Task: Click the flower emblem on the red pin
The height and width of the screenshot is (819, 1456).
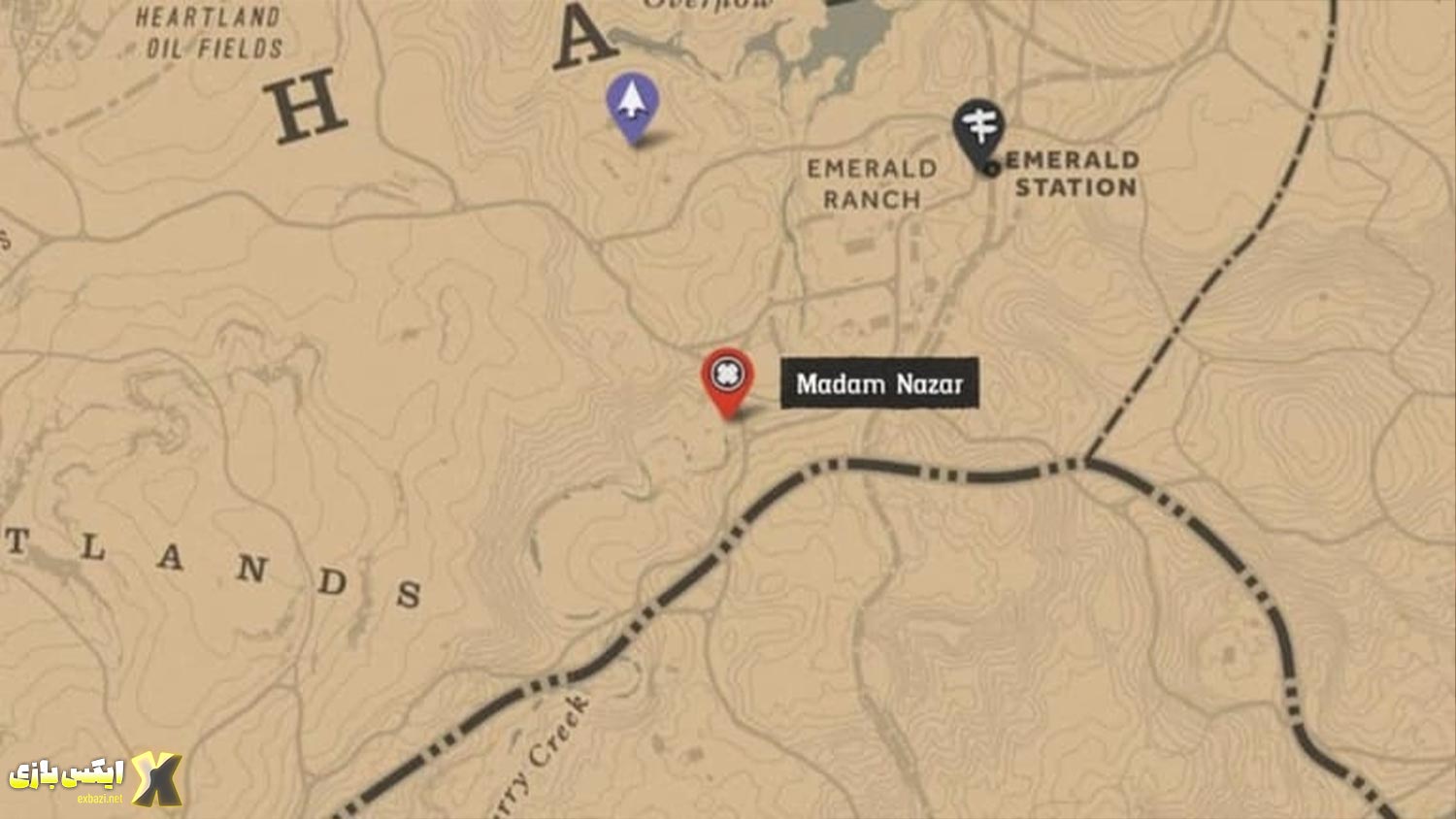Action: pyautogui.click(x=726, y=375)
